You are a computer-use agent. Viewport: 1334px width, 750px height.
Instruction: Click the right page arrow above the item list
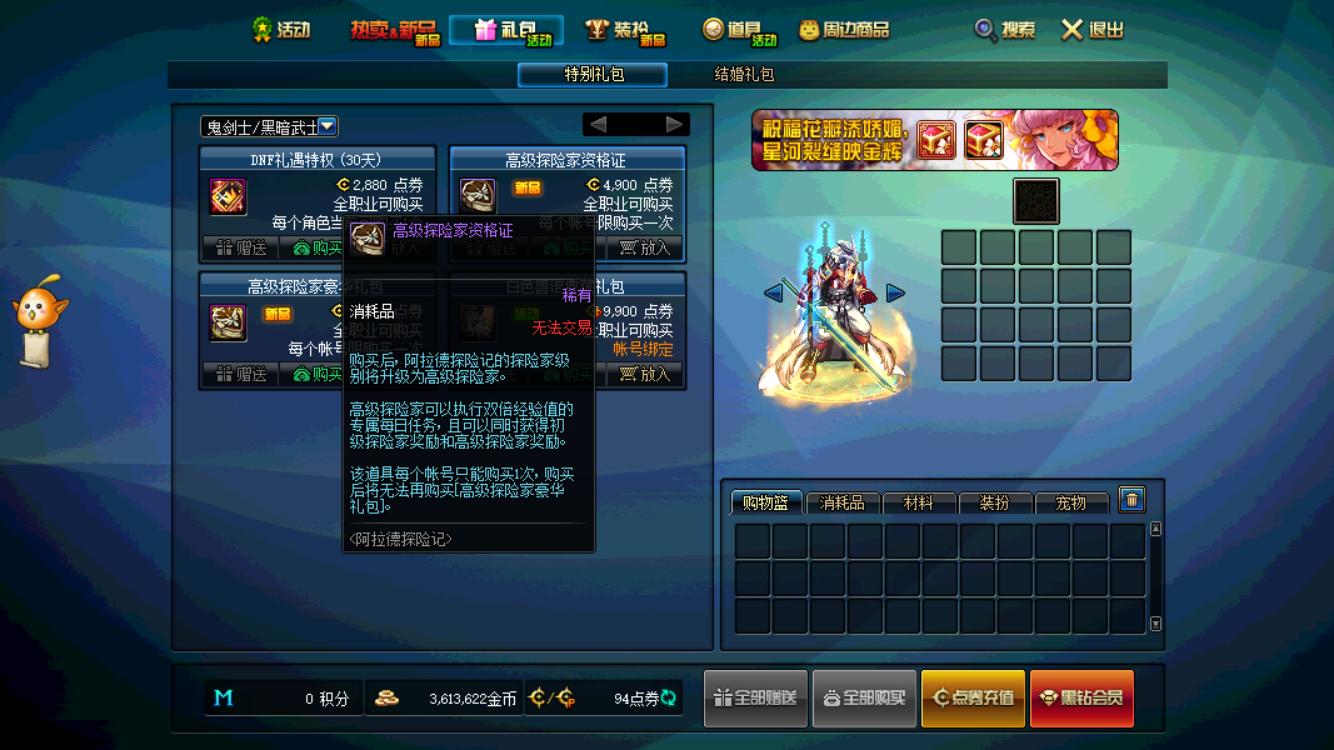point(676,124)
